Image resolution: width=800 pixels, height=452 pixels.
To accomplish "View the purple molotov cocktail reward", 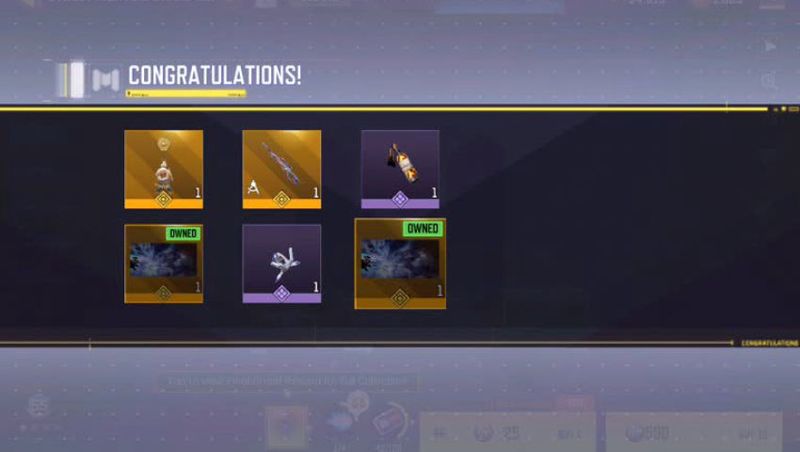I will point(400,168).
